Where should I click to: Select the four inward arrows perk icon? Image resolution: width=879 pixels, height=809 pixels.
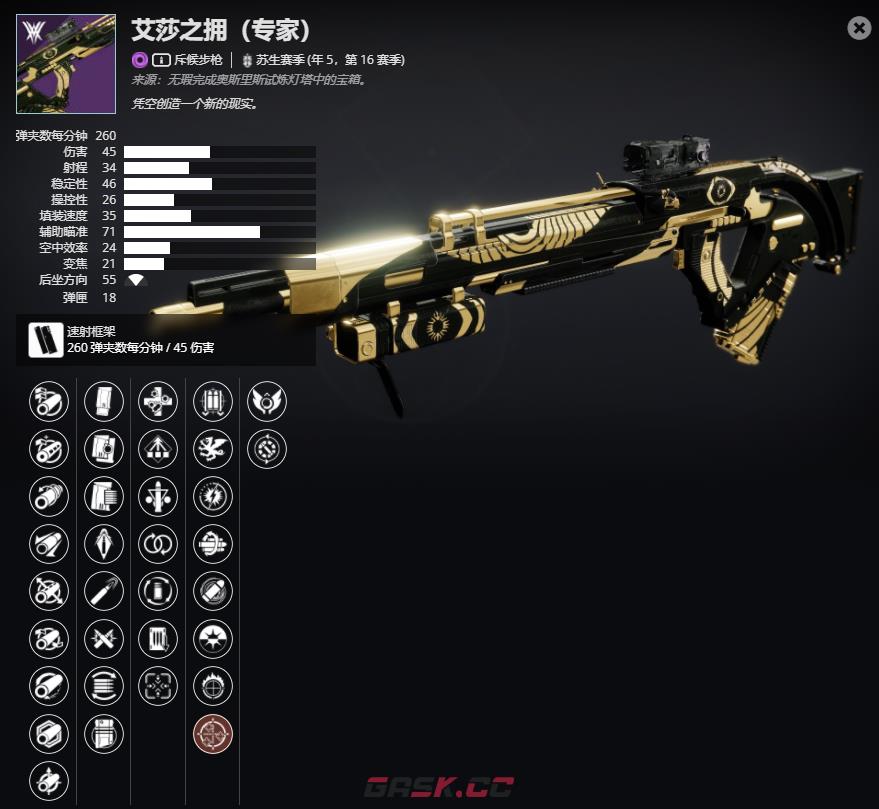point(158,686)
